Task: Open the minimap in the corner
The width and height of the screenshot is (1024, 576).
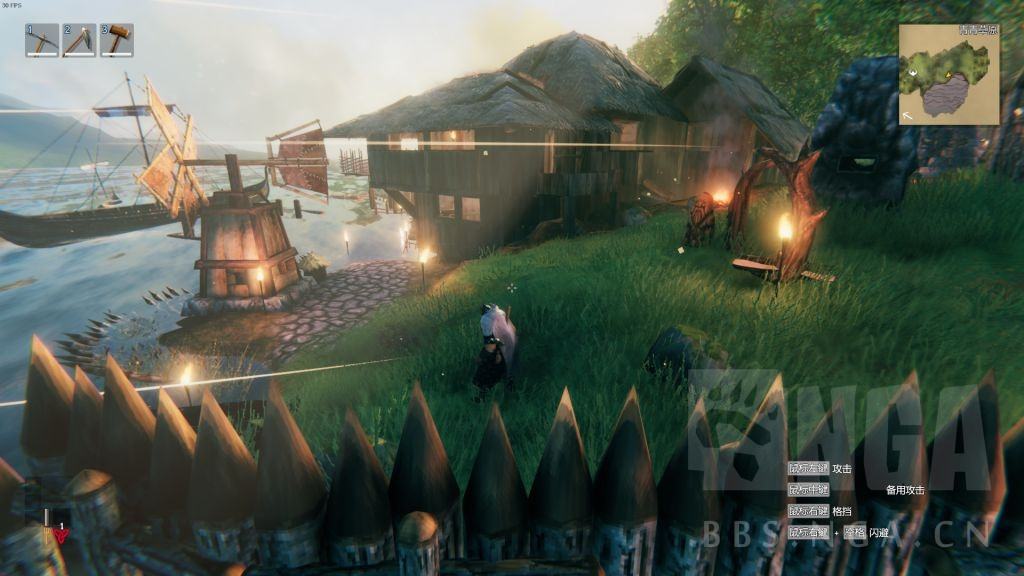Action: 948,75
